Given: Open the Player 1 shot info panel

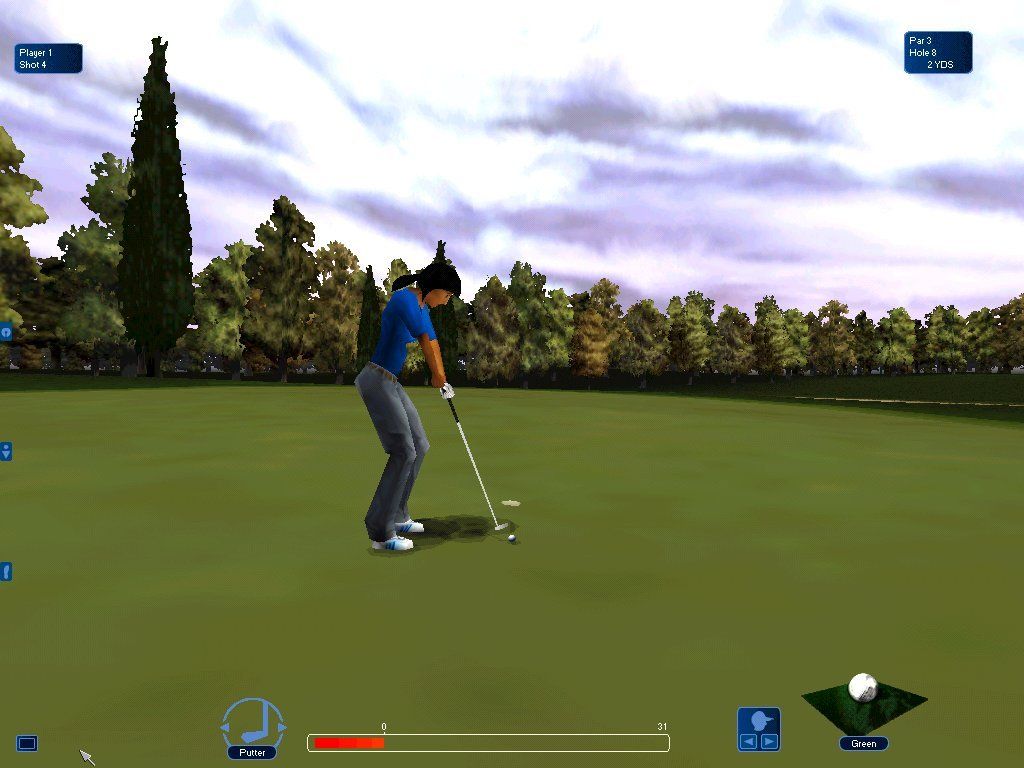Looking at the screenshot, I should click(48, 58).
